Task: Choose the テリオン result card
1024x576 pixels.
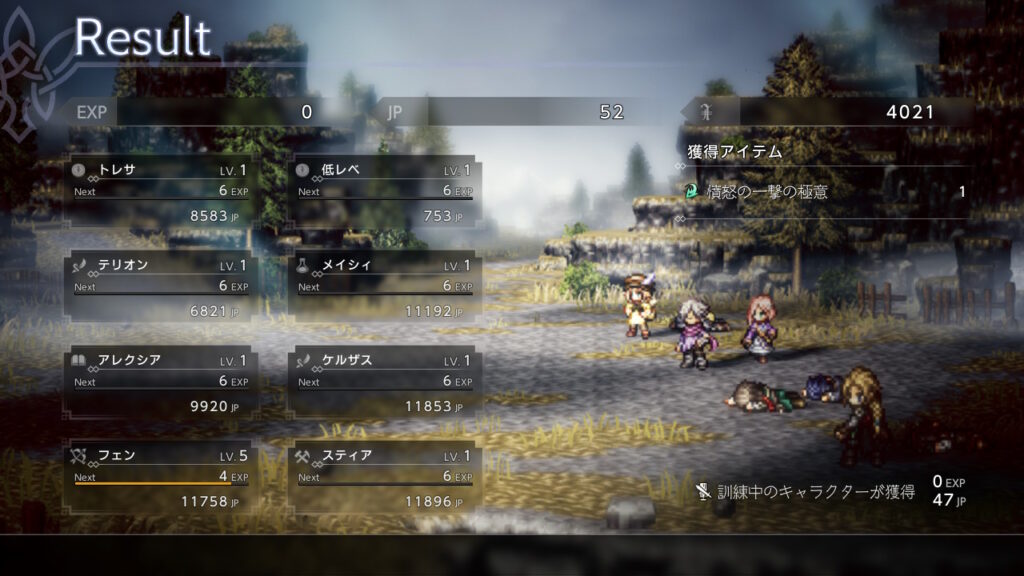Action: point(159,287)
